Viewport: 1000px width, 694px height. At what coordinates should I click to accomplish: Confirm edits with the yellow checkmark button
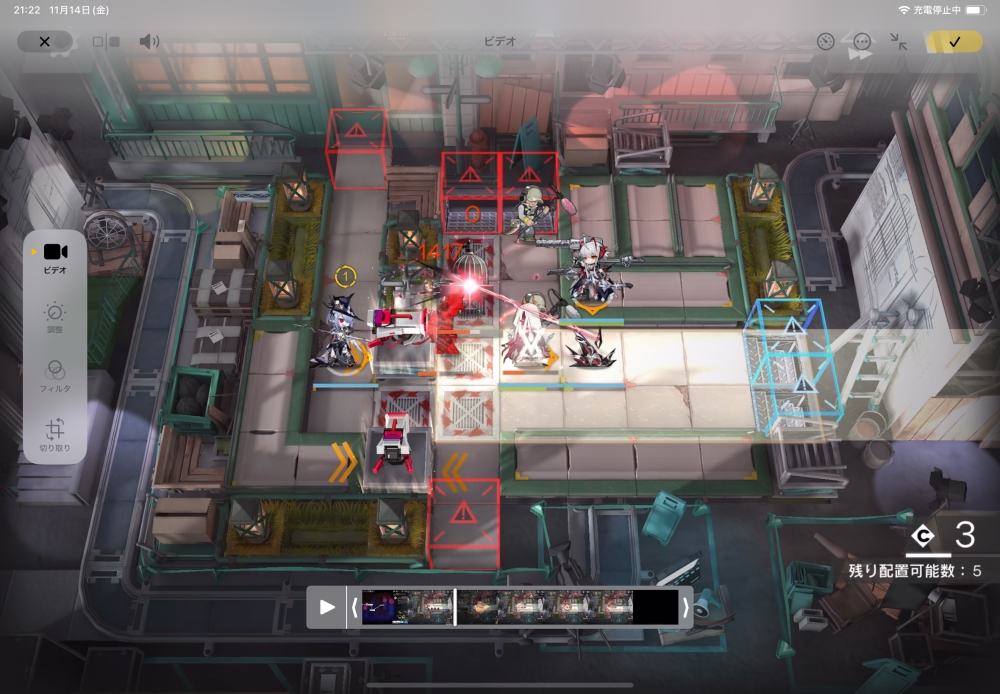pos(954,42)
